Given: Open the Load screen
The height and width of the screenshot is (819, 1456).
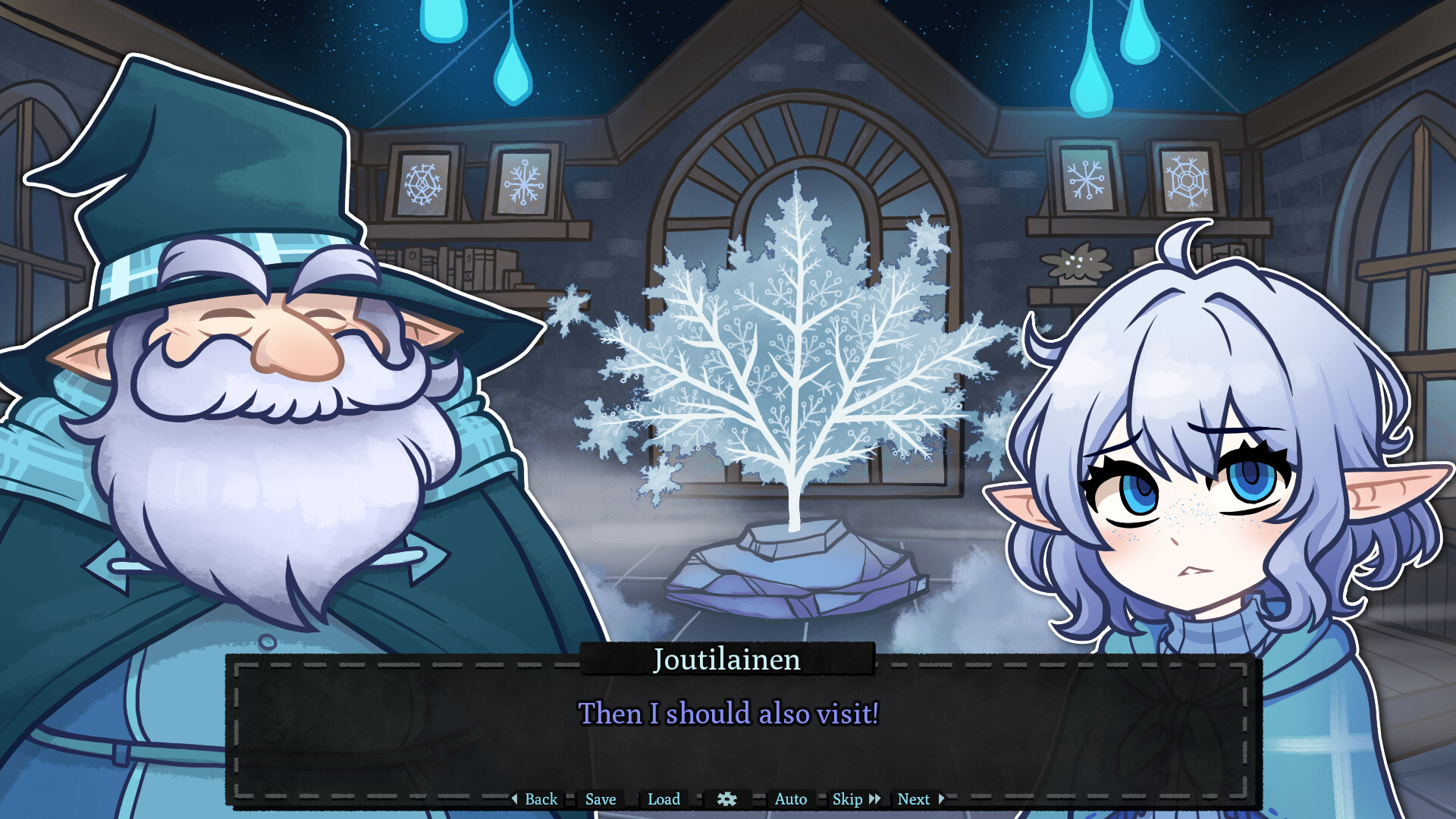Looking at the screenshot, I should click(x=664, y=799).
